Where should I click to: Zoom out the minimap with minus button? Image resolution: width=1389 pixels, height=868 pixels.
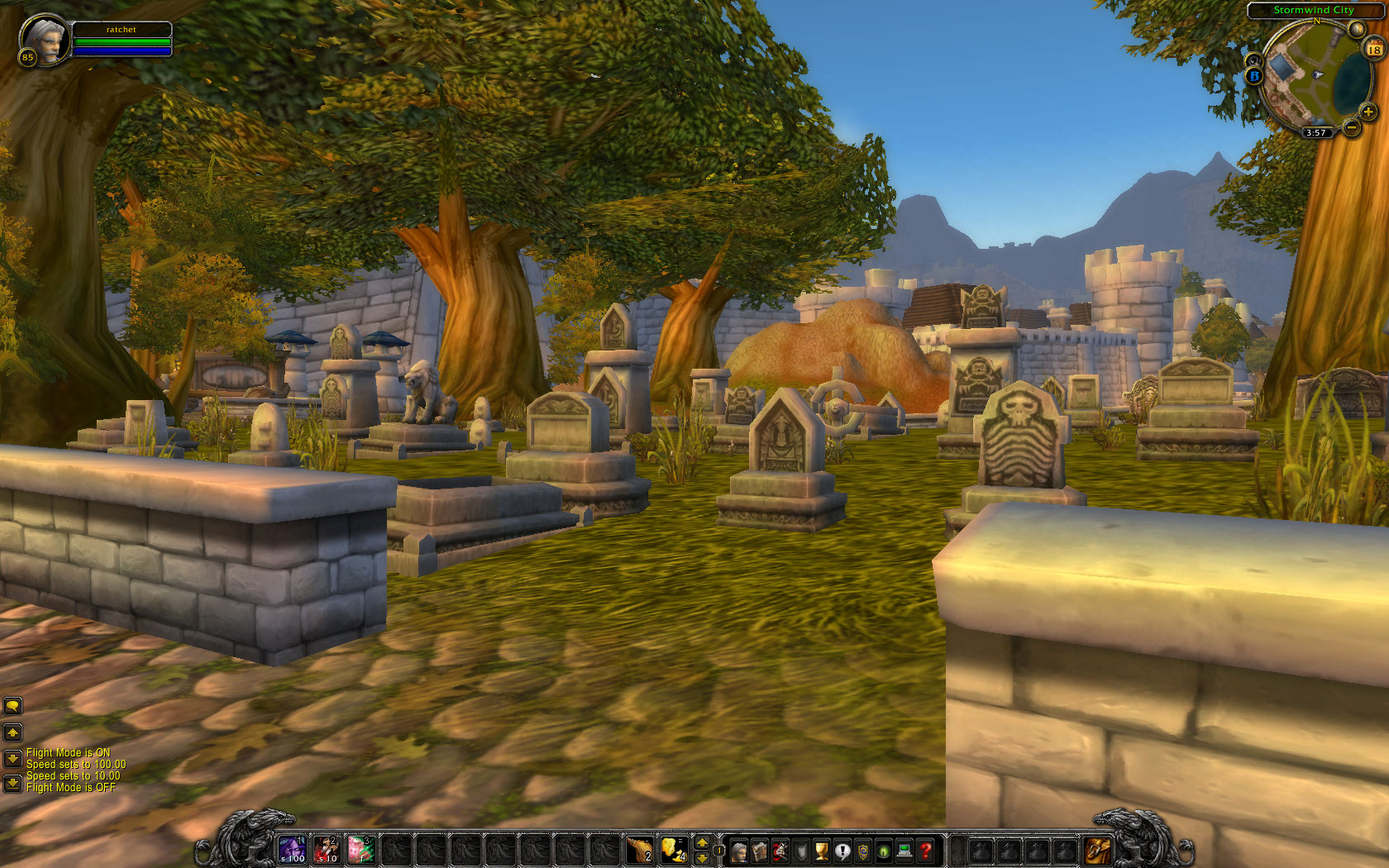tap(1351, 126)
